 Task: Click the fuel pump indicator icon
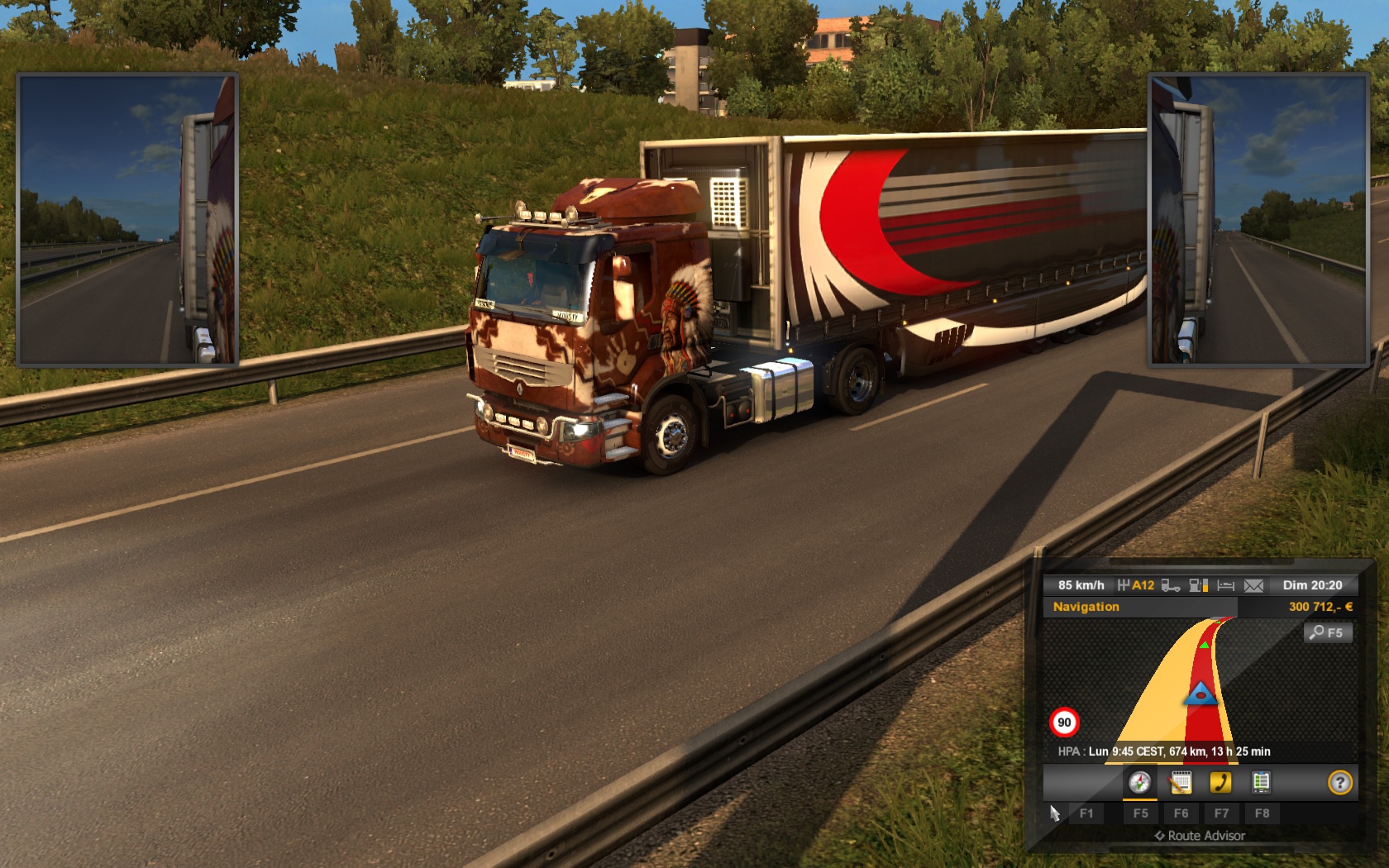pyautogui.click(x=1198, y=585)
